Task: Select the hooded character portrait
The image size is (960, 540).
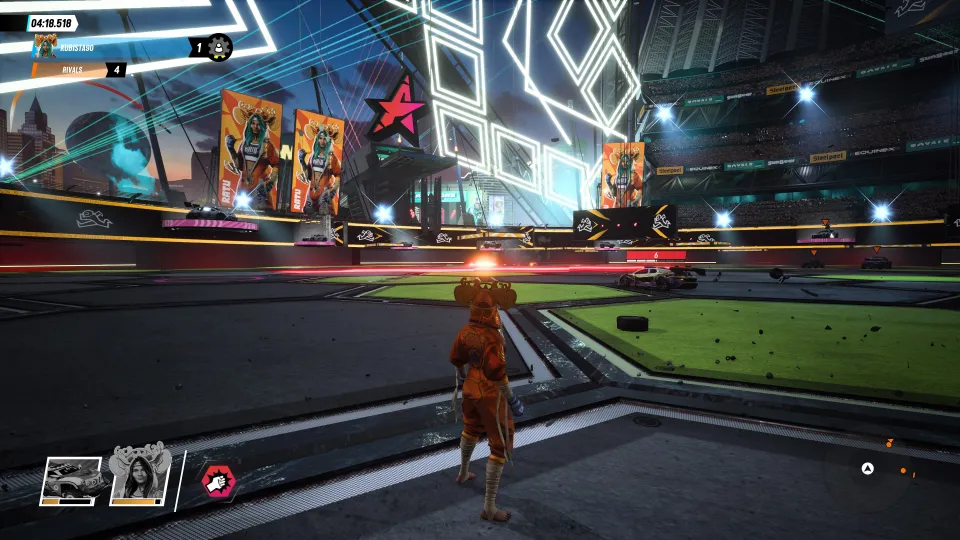Action: click(137, 474)
